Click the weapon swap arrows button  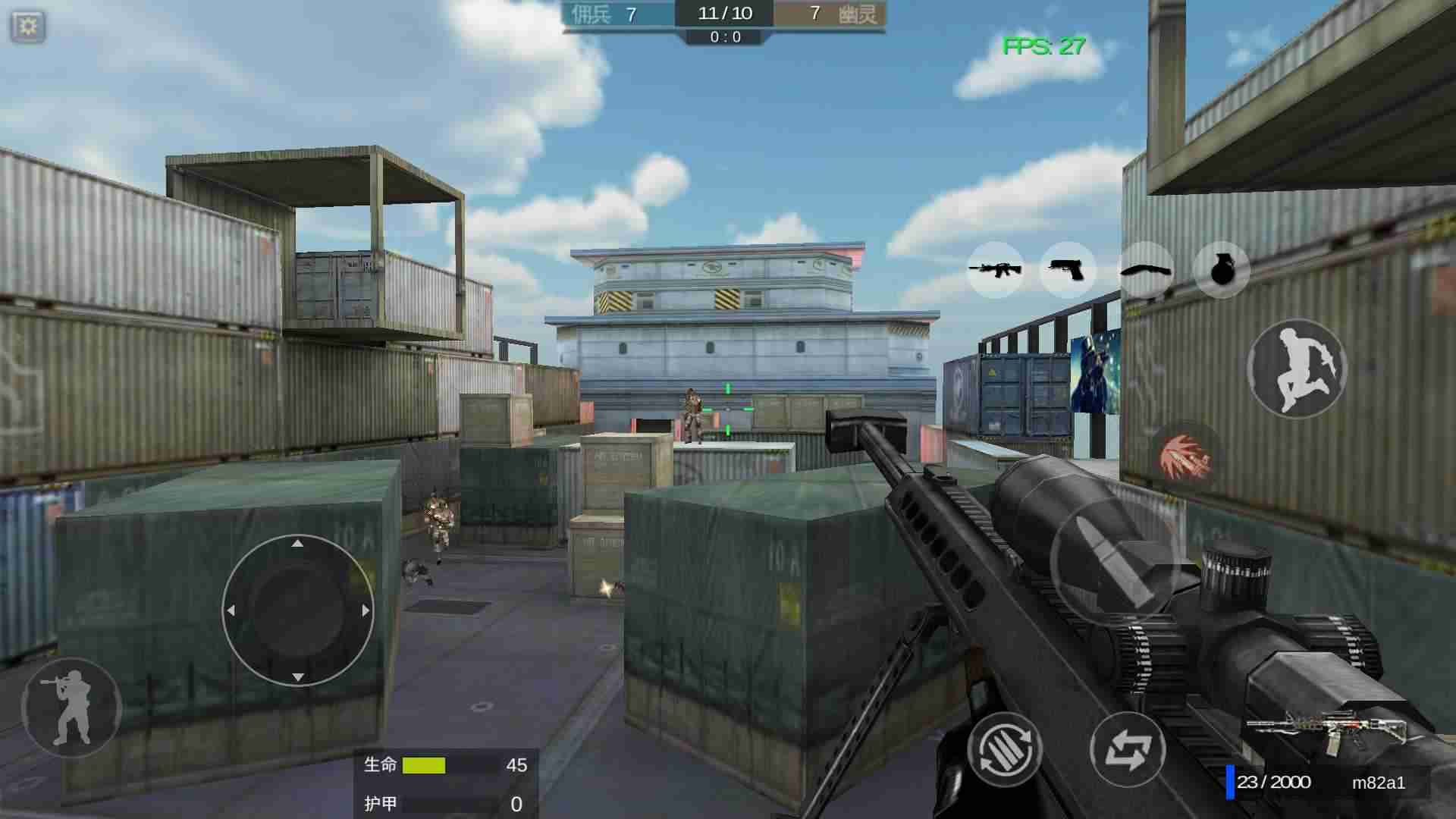tap(1128, 749)
